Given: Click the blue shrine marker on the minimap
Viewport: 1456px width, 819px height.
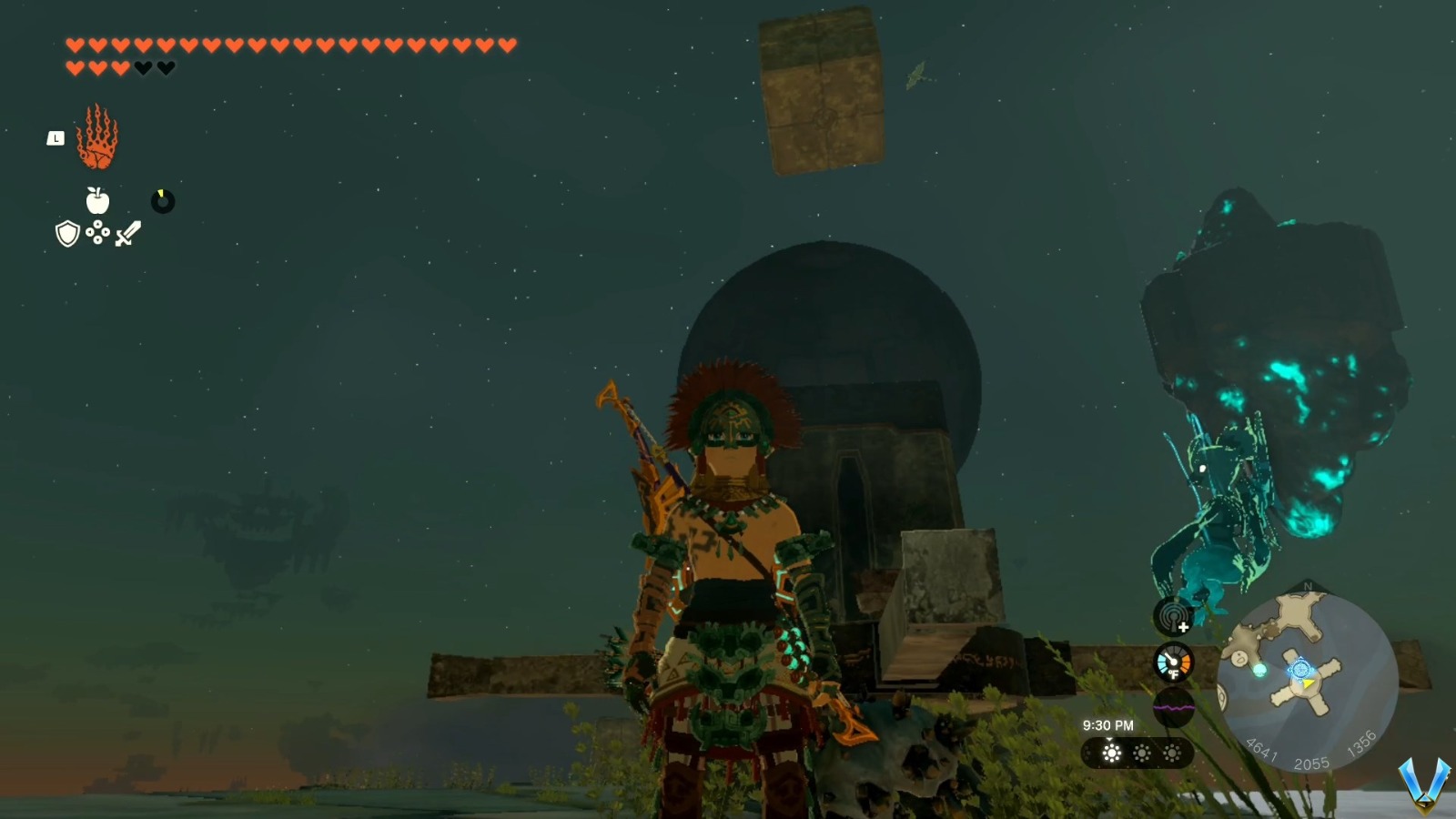Looking at the screenshot, I should tap(1300, 669).
